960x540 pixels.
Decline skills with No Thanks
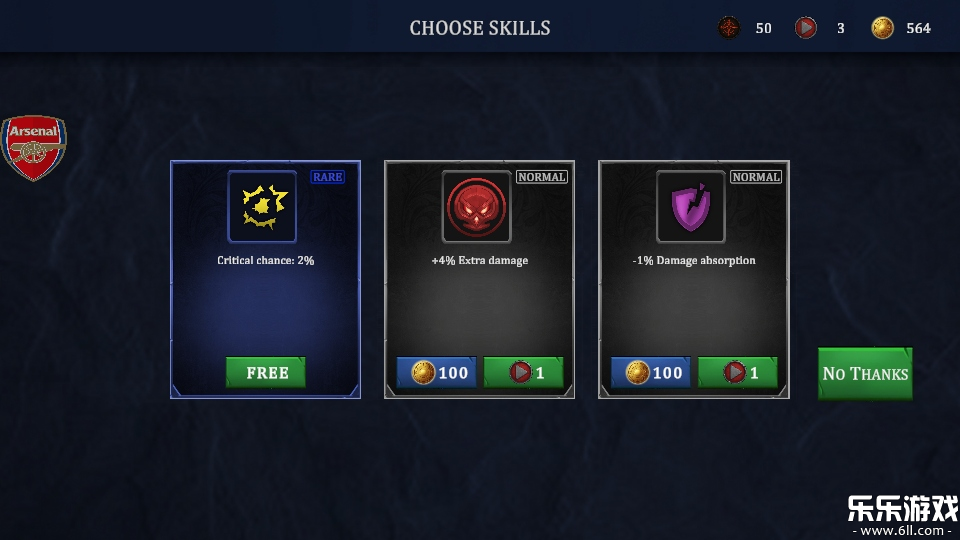pos(865,374)
